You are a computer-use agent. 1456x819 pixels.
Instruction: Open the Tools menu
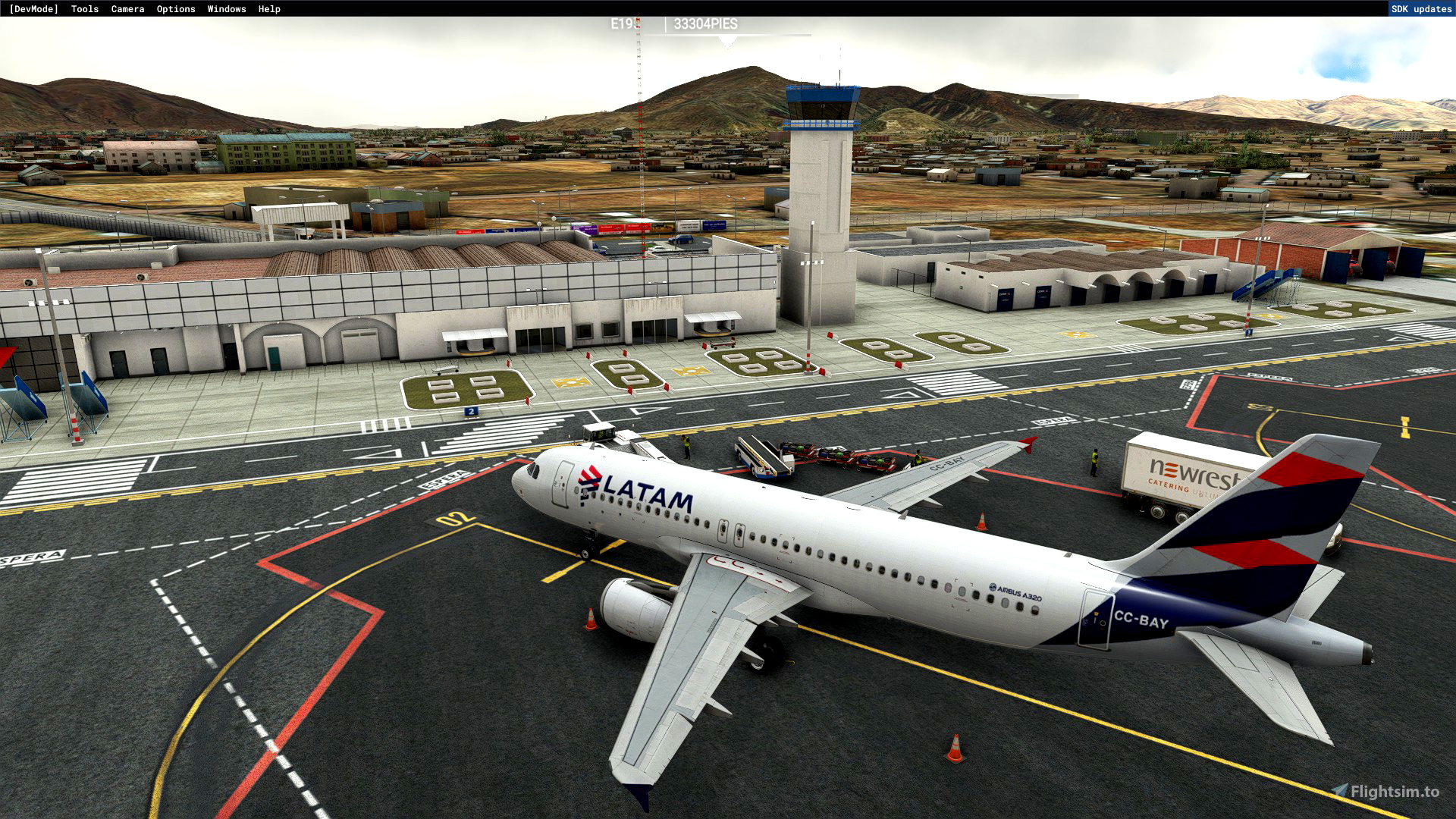coord(83,8)
